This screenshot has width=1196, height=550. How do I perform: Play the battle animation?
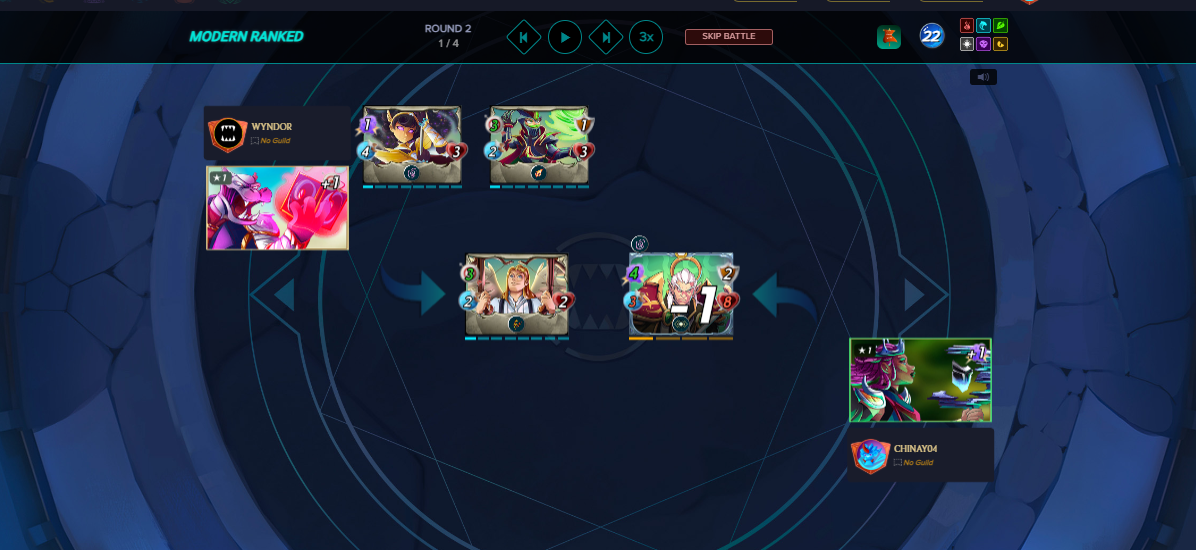[564, 38]
